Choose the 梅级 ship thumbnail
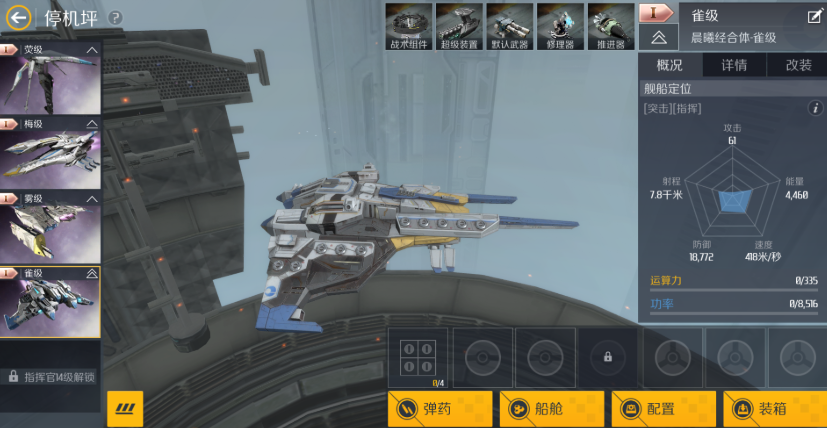Screen dimensions: 827x428 50,154
